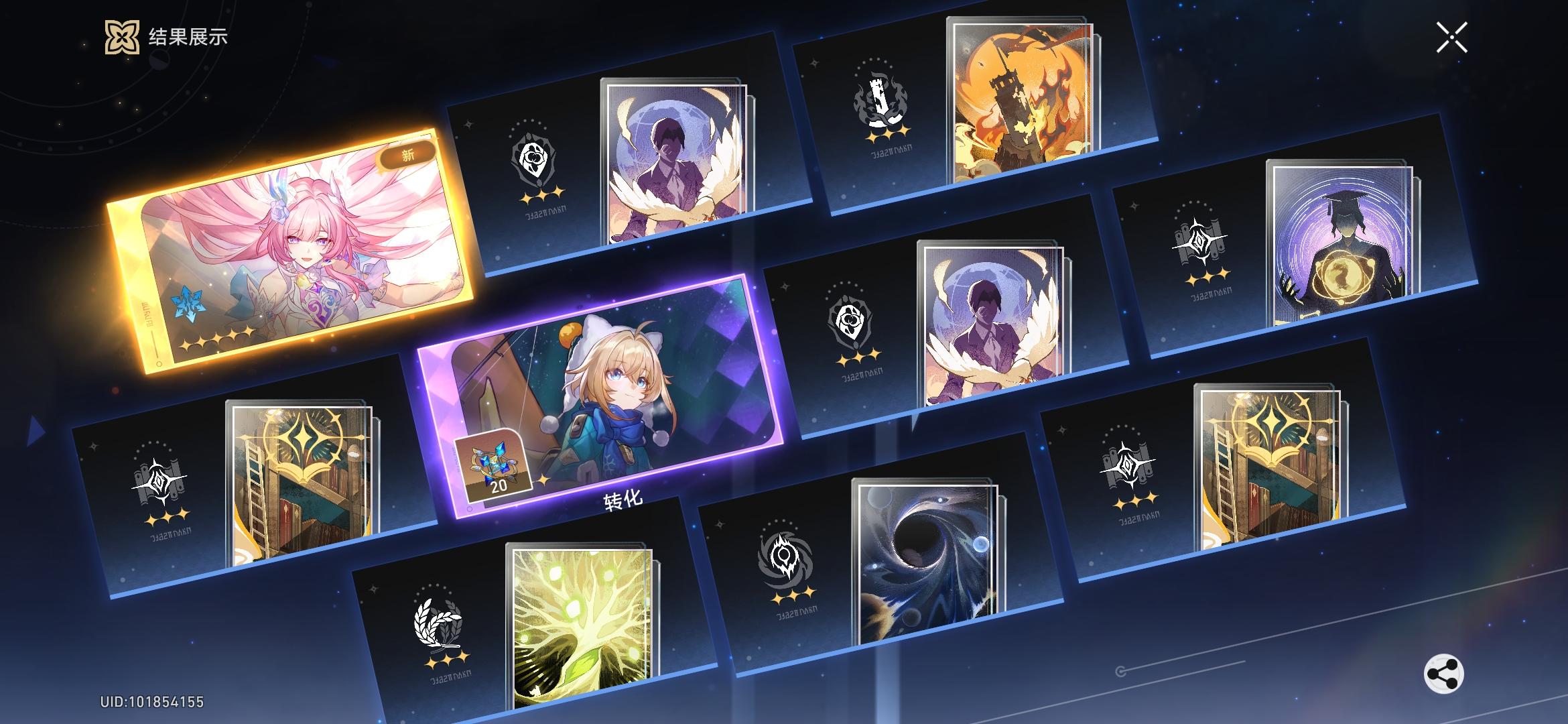This screenshot has height=724, width=1568.
Task: Click the 结果展示 flower emblem top left
Action: [x=123, y=38]
